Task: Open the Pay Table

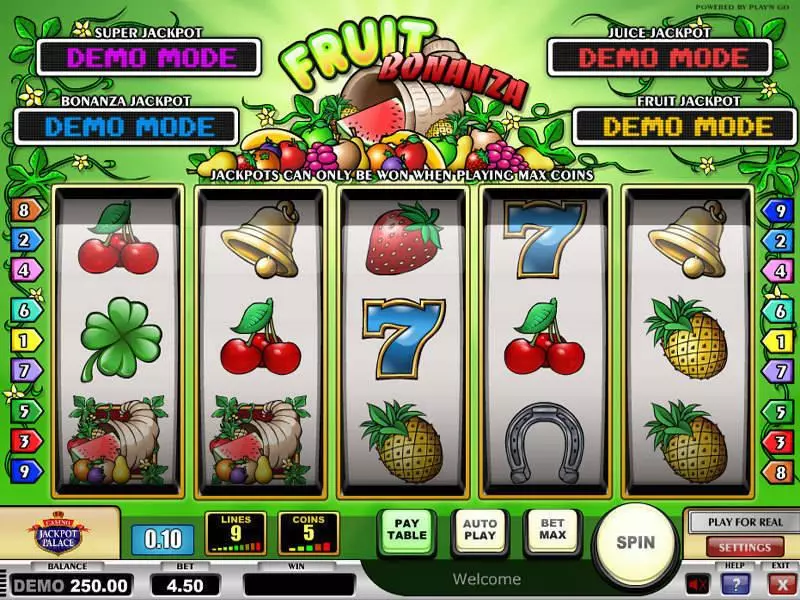Action: (x=407, y=528)
